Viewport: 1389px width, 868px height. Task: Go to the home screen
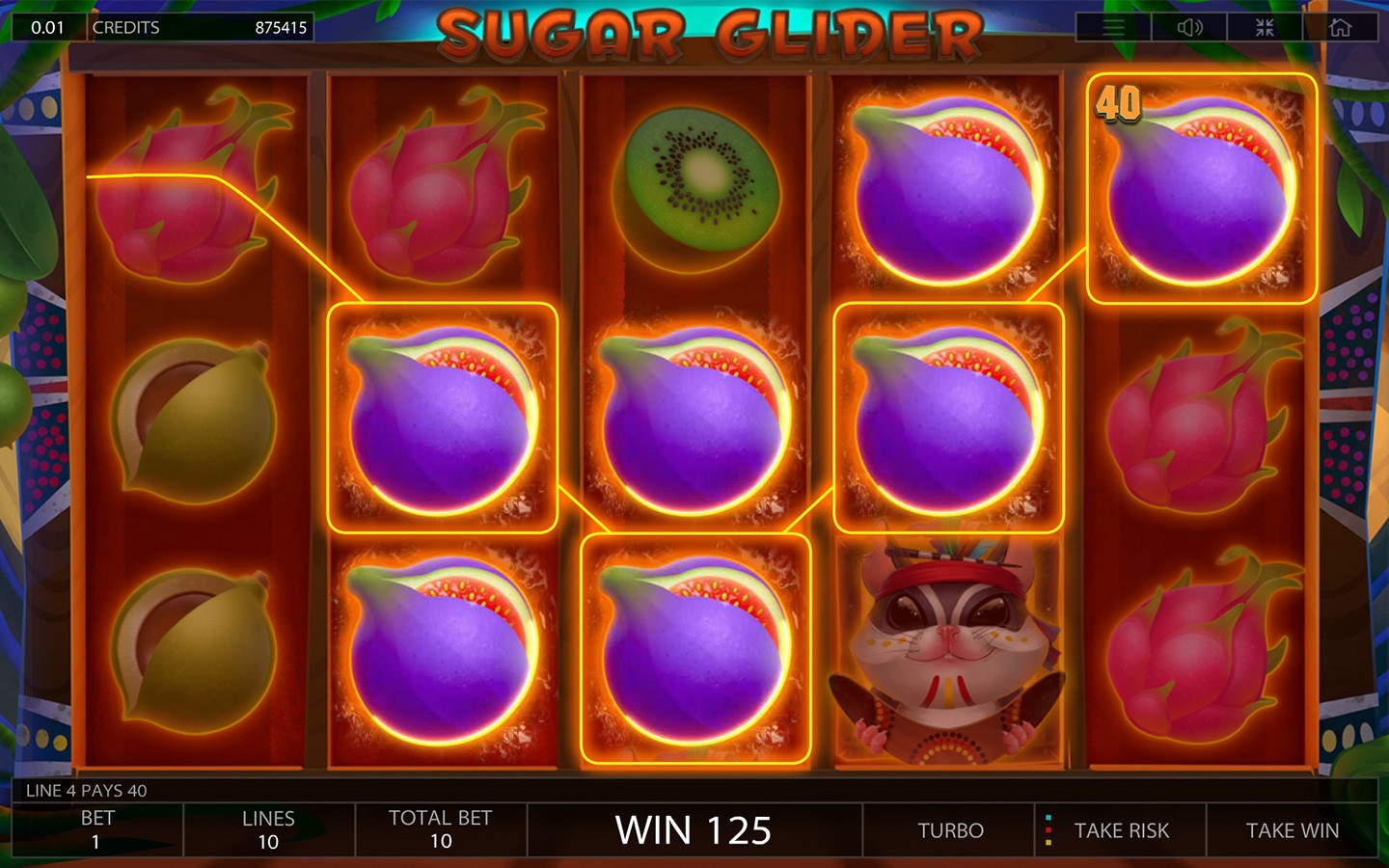tap(1340, 27)
